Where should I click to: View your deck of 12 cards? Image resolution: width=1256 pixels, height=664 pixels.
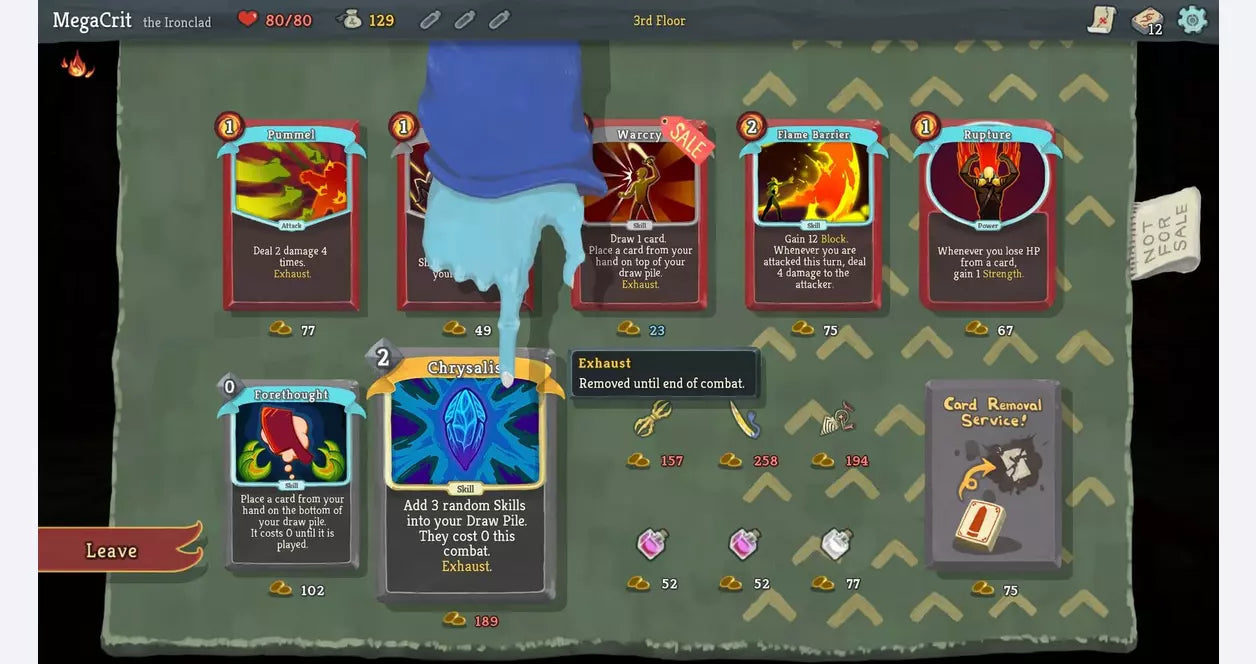[1146, 20]
